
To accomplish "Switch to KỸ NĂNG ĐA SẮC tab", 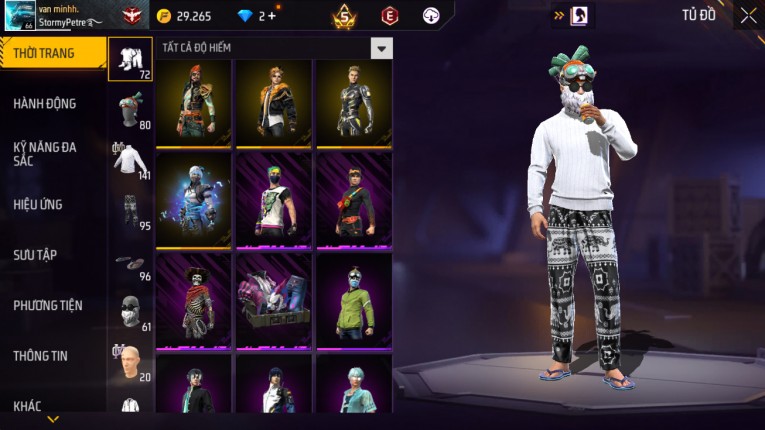I will tap(45, 153).
